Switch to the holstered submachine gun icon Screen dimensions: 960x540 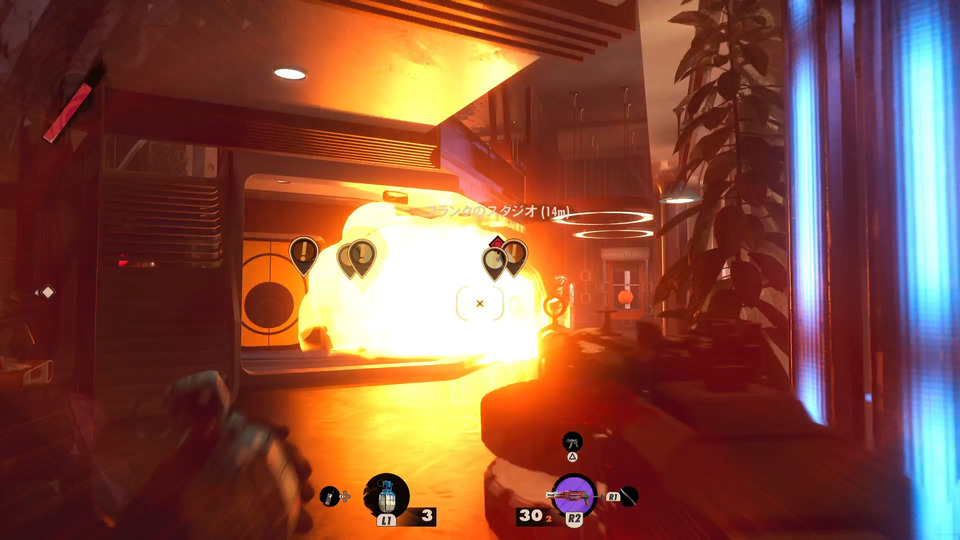point(572,440)
